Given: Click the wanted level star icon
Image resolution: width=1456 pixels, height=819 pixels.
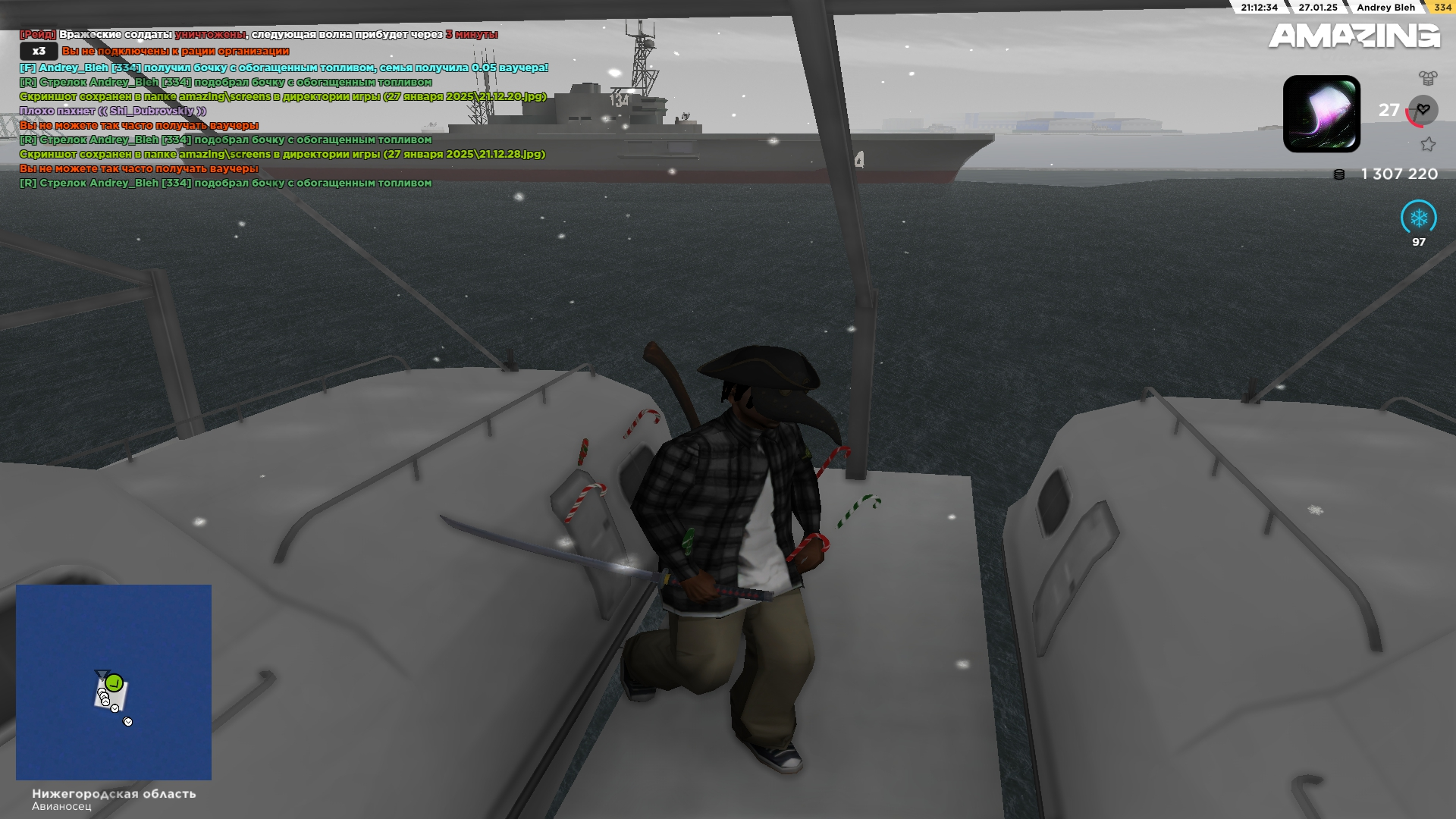Looking at the screenshot, I should pyautogui.click(x=1428, y=144).
